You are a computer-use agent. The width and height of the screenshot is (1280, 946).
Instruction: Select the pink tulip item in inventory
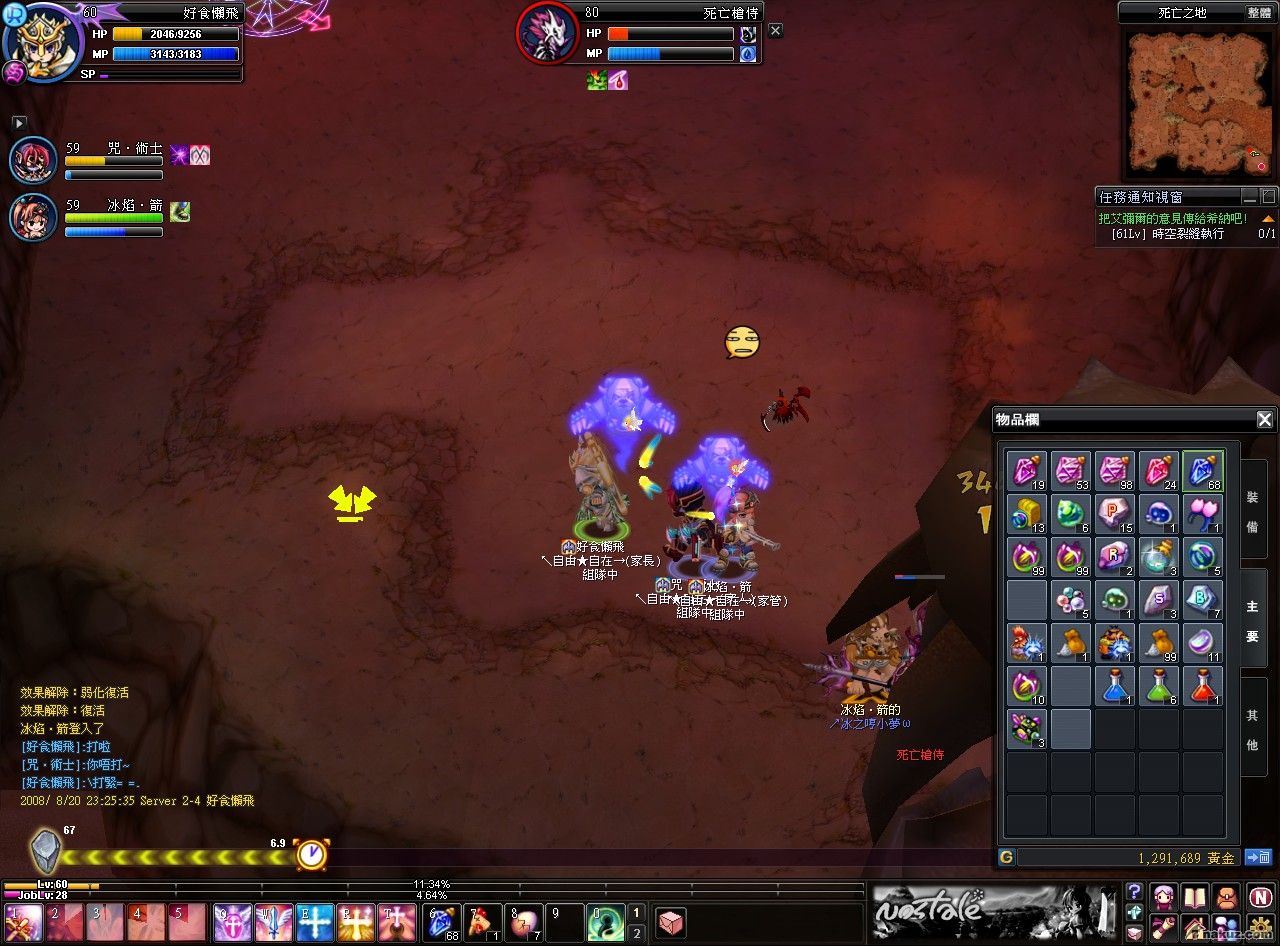(x=1202, y=514)
